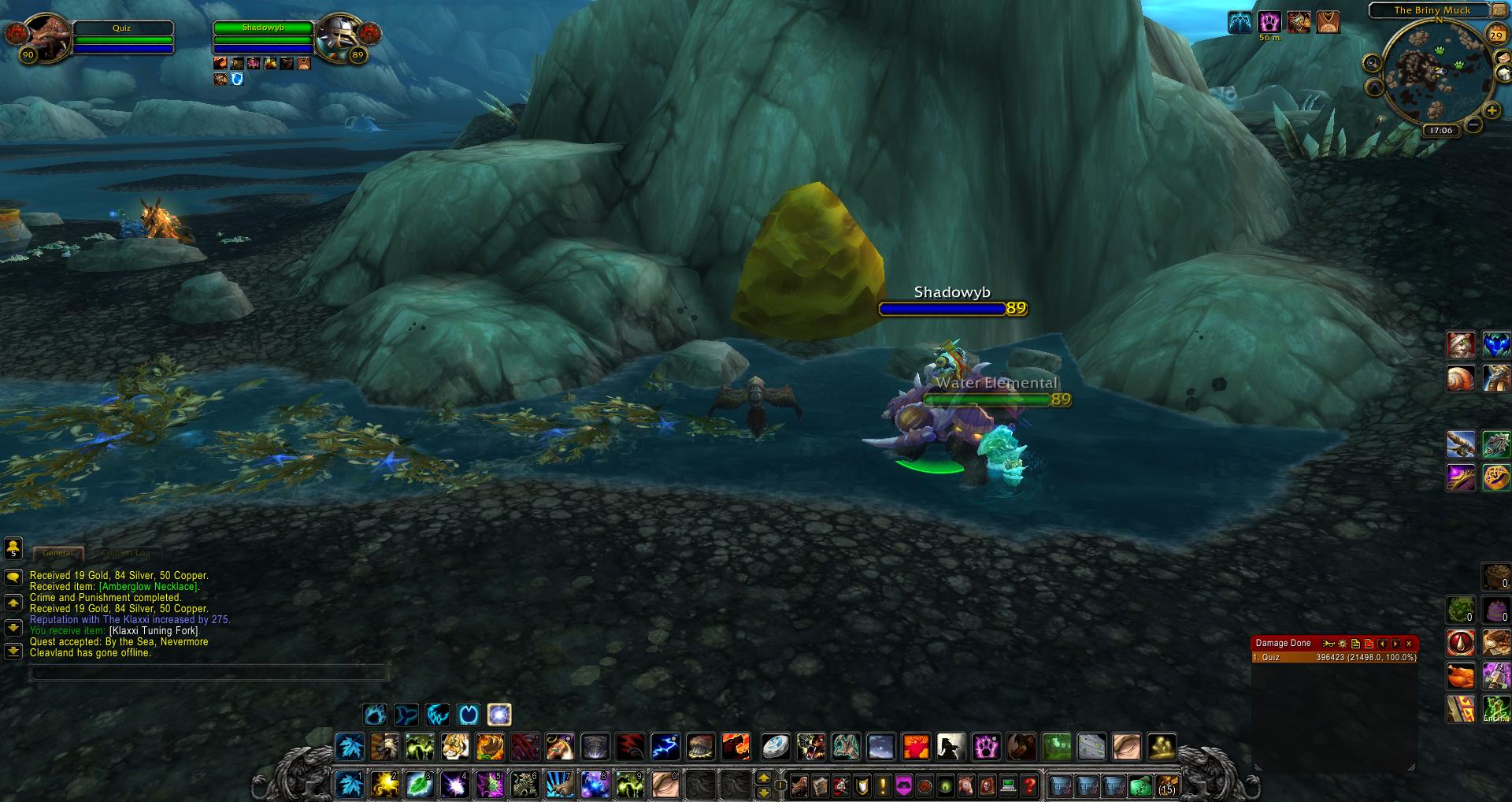Click the fishing pole action button
This screenshot has height=802, width=1512.
click(x=1461, y=444)
